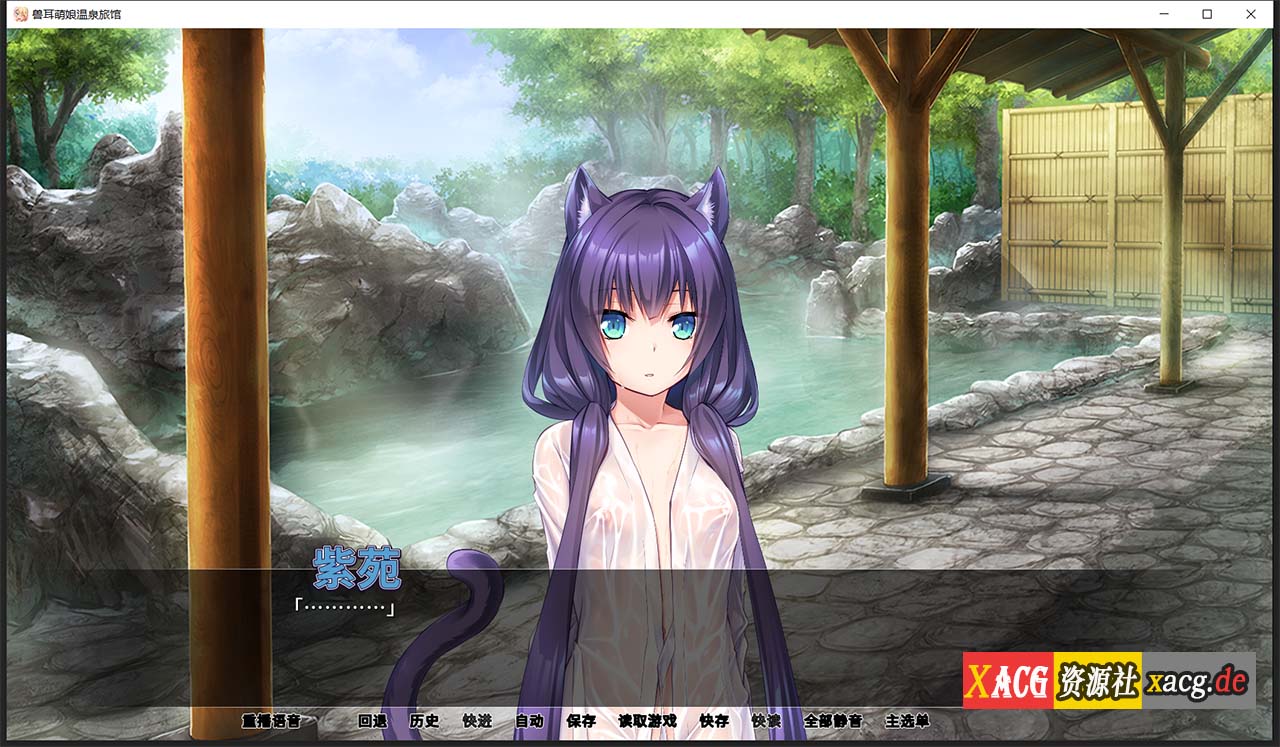
Task: Toggle auto-read mode (自动)
Action: tap(528, 721)
